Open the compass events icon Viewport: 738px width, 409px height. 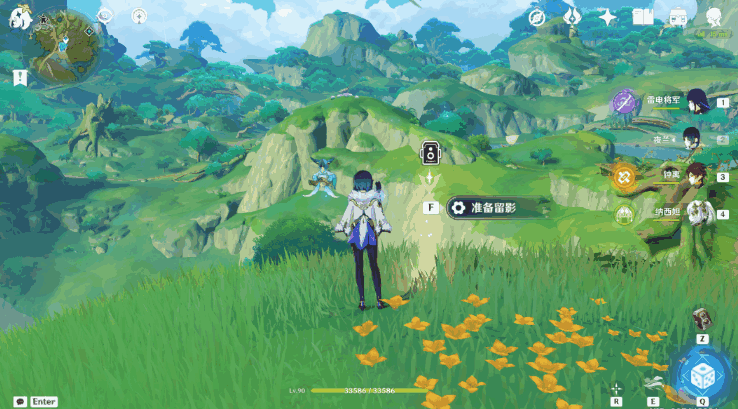coord(536,17)
